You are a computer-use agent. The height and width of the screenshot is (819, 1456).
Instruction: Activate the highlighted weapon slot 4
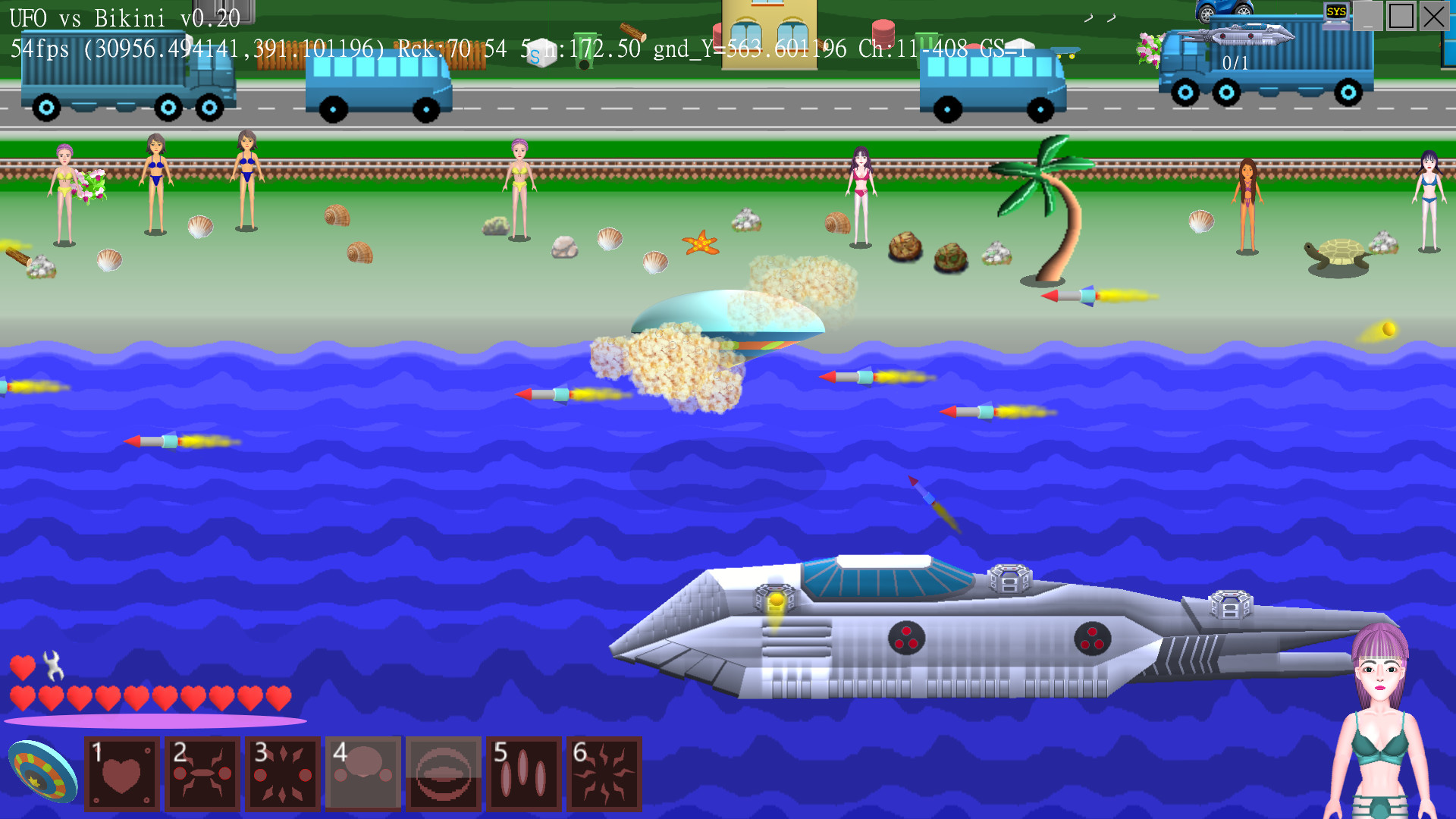[x=362, y=773]
